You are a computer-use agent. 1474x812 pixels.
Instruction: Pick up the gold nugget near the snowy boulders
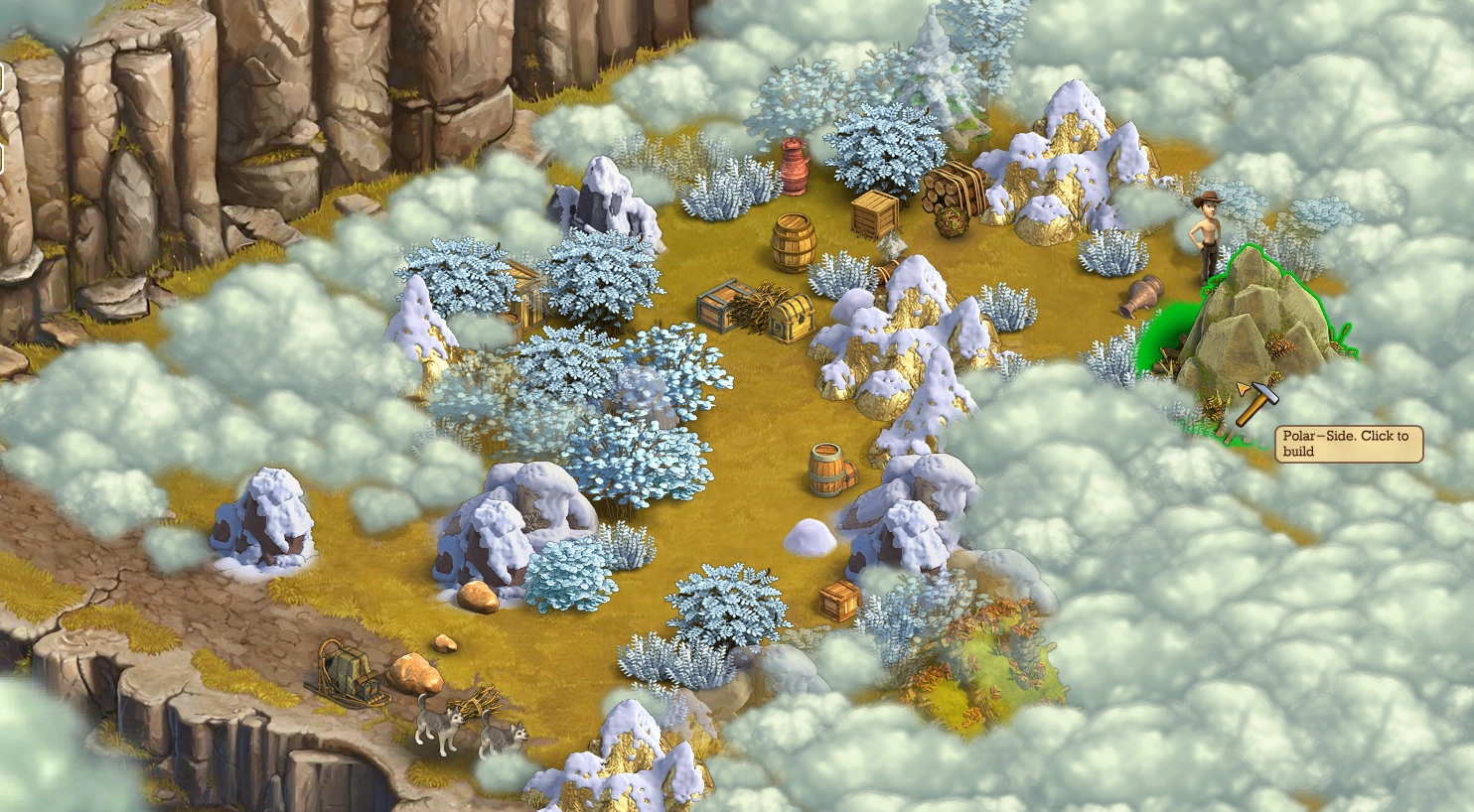coord(476,597)
